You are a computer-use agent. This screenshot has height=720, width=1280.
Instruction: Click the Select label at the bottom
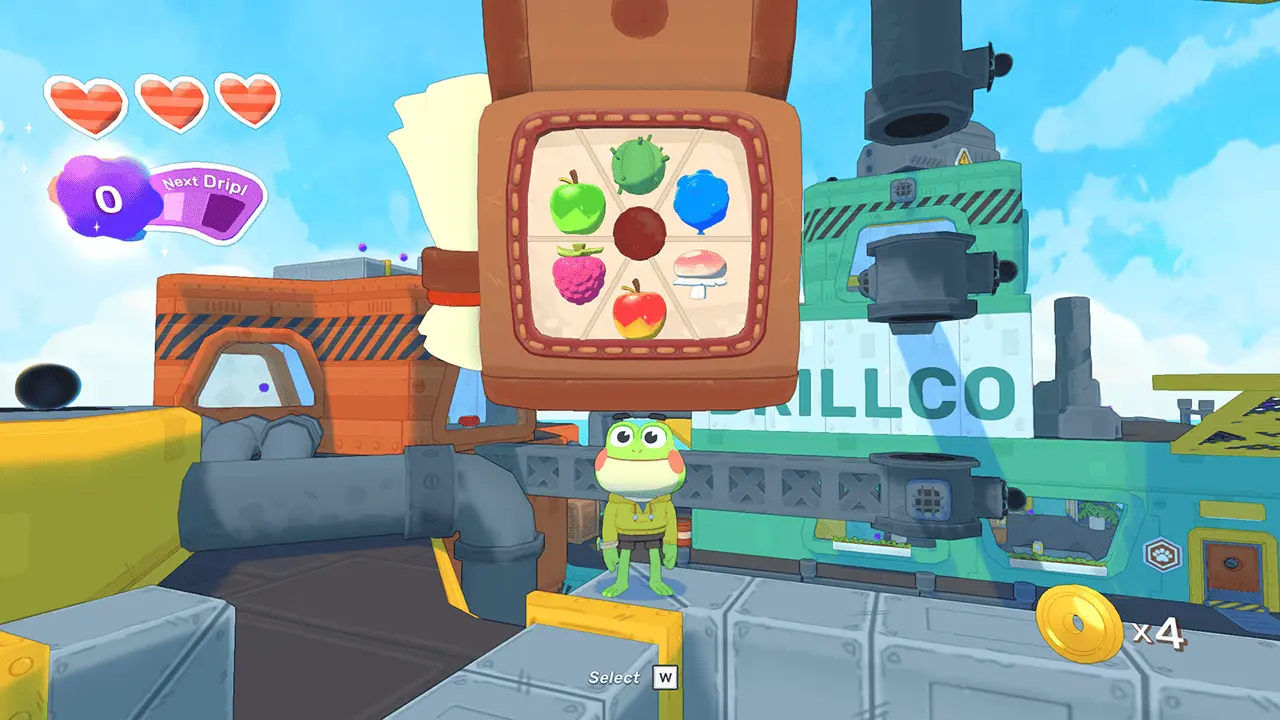click(613, 677)
